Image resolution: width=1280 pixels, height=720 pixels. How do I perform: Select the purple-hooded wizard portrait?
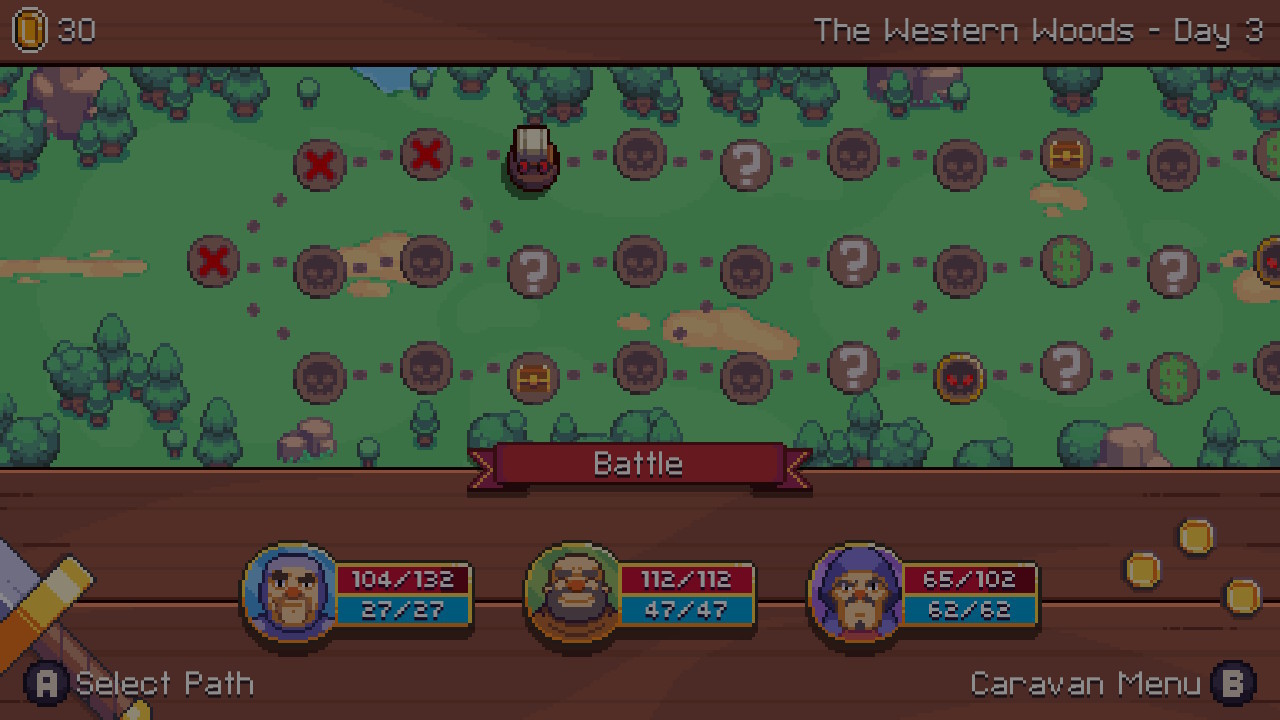(857, 593)
